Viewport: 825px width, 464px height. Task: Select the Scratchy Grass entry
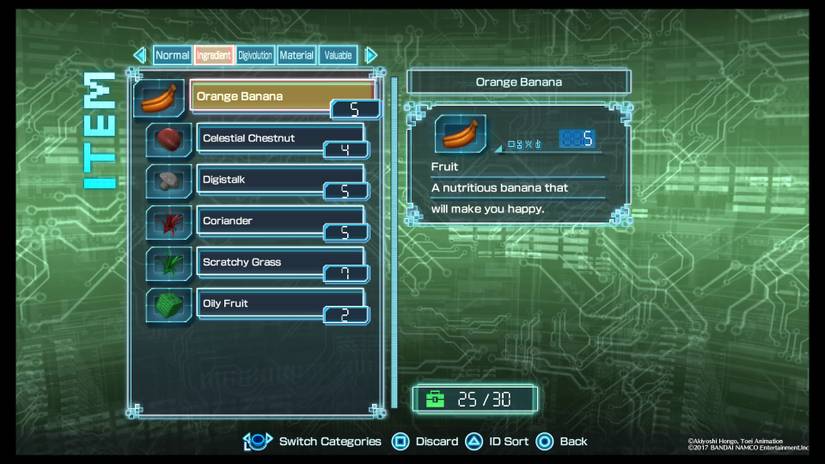coord(280,262)
